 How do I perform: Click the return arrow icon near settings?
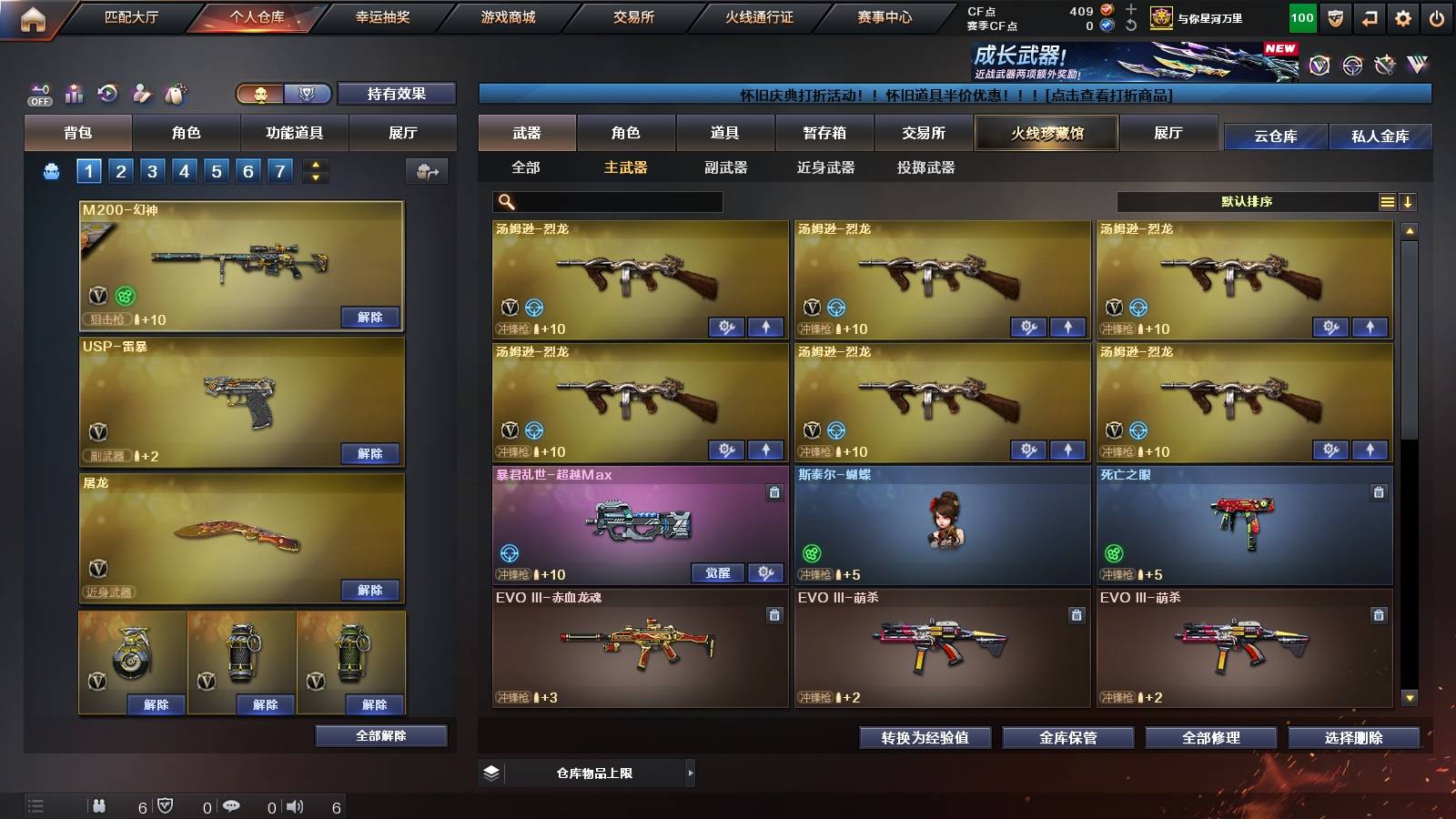pos(1369,18)
